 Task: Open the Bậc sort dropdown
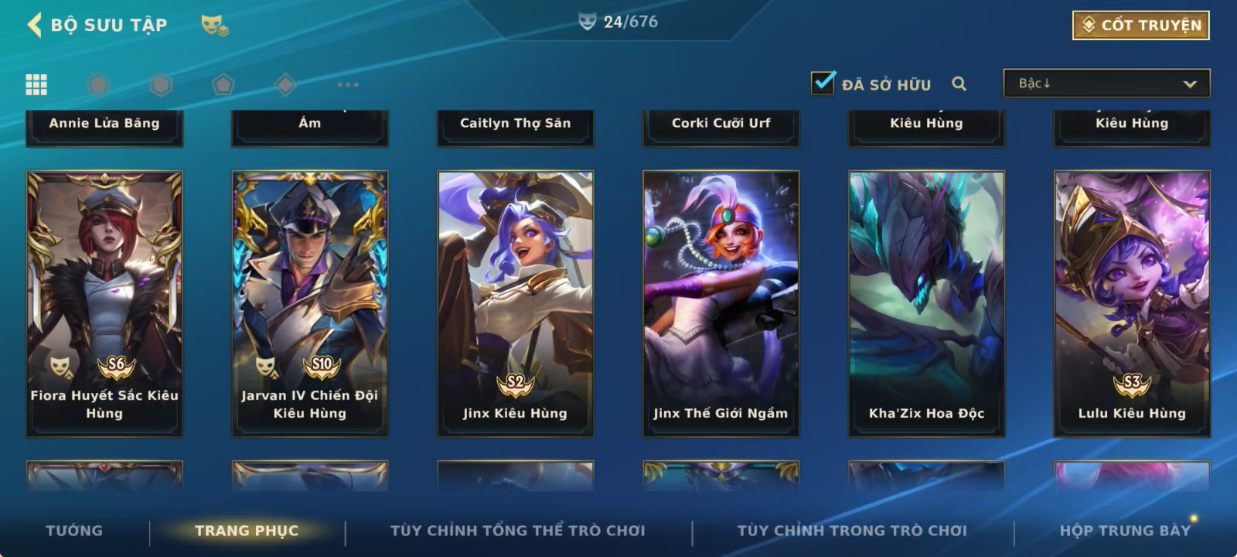coord(1106,84)
